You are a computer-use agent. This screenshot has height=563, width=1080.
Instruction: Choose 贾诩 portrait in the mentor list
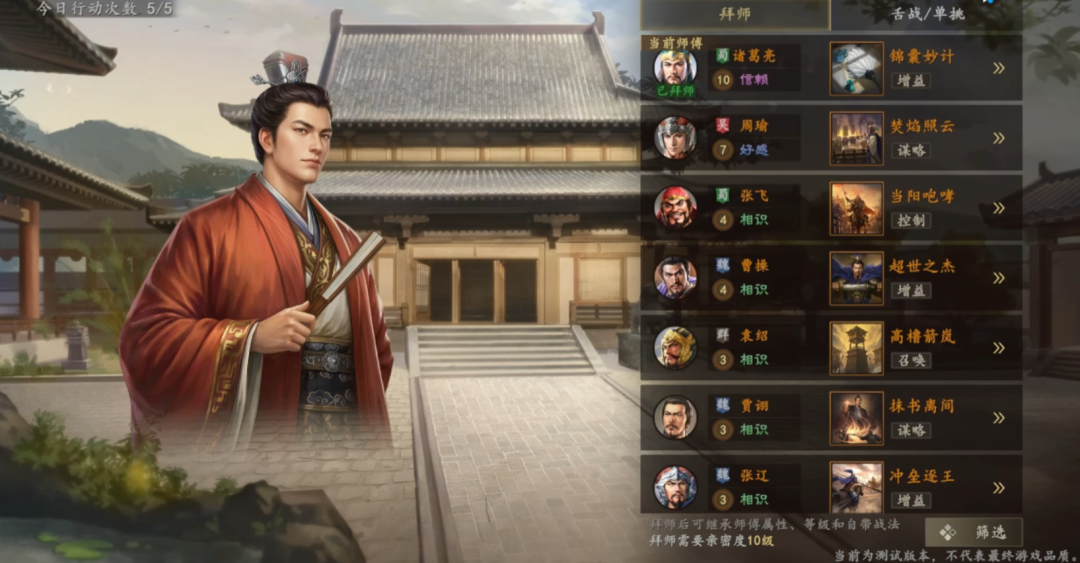click(x=675, y=418)
